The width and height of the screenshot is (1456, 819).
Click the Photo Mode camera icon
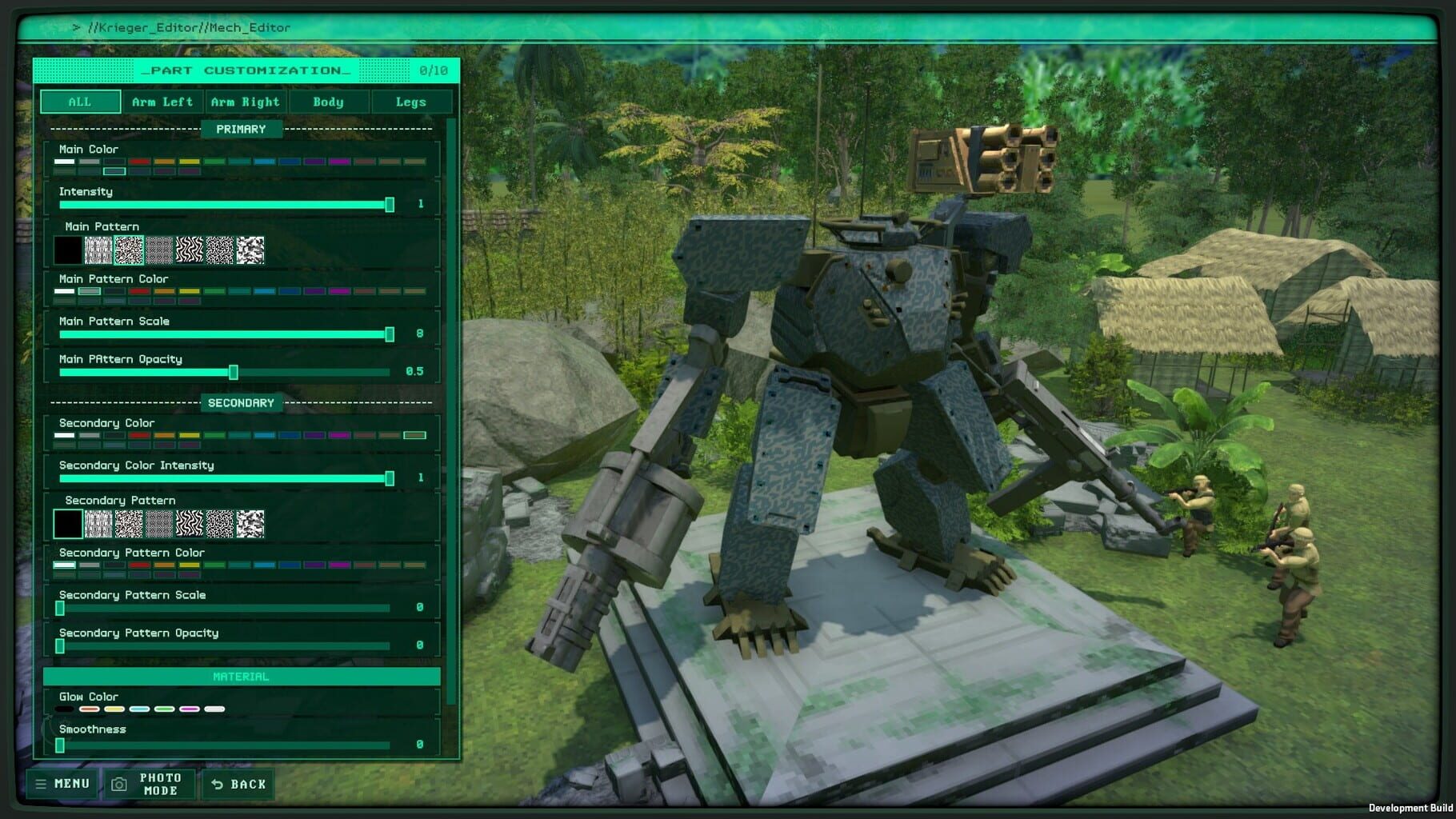[118, 783]
